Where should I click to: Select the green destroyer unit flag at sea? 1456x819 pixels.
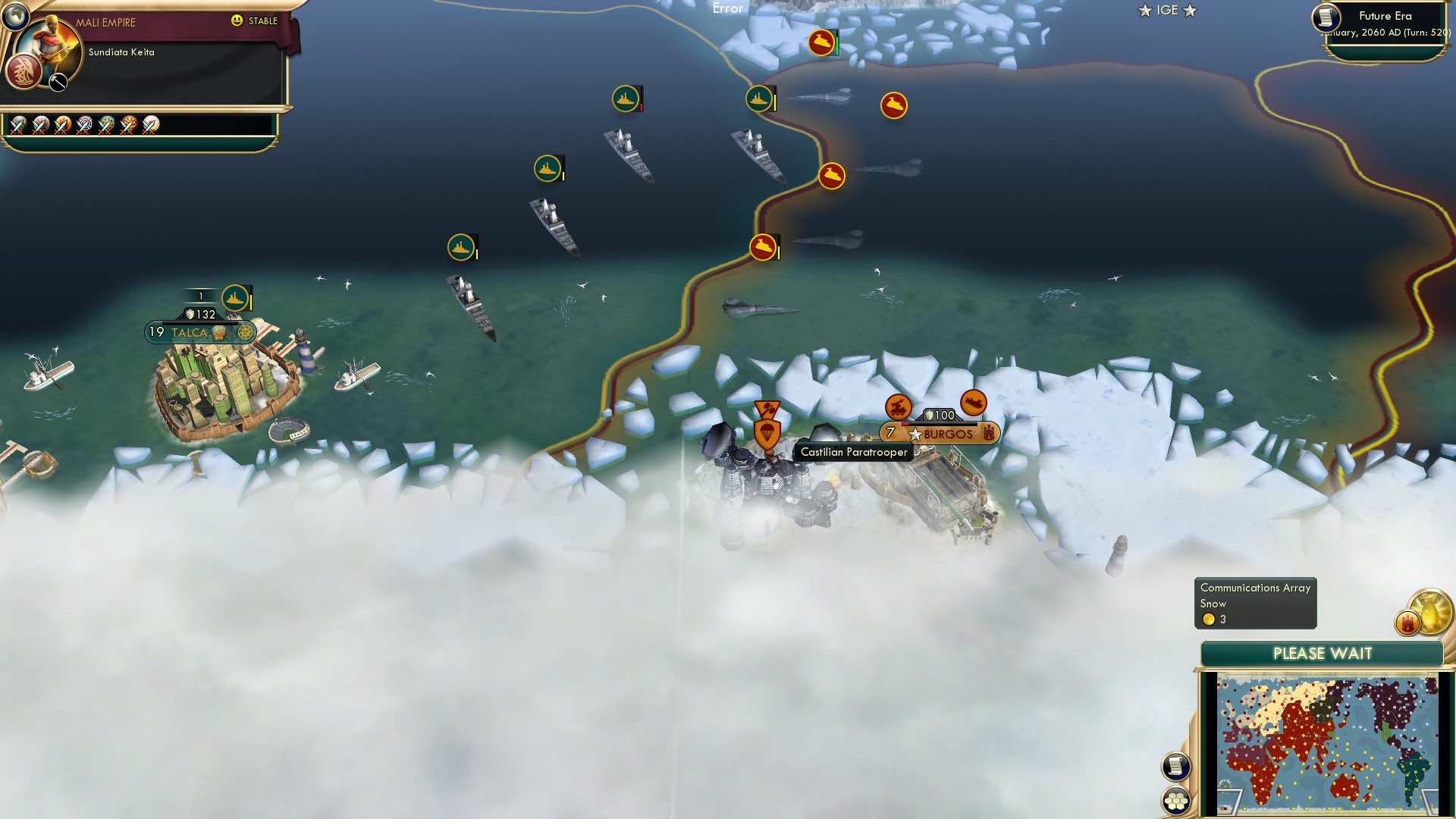(x=624, y=98)
